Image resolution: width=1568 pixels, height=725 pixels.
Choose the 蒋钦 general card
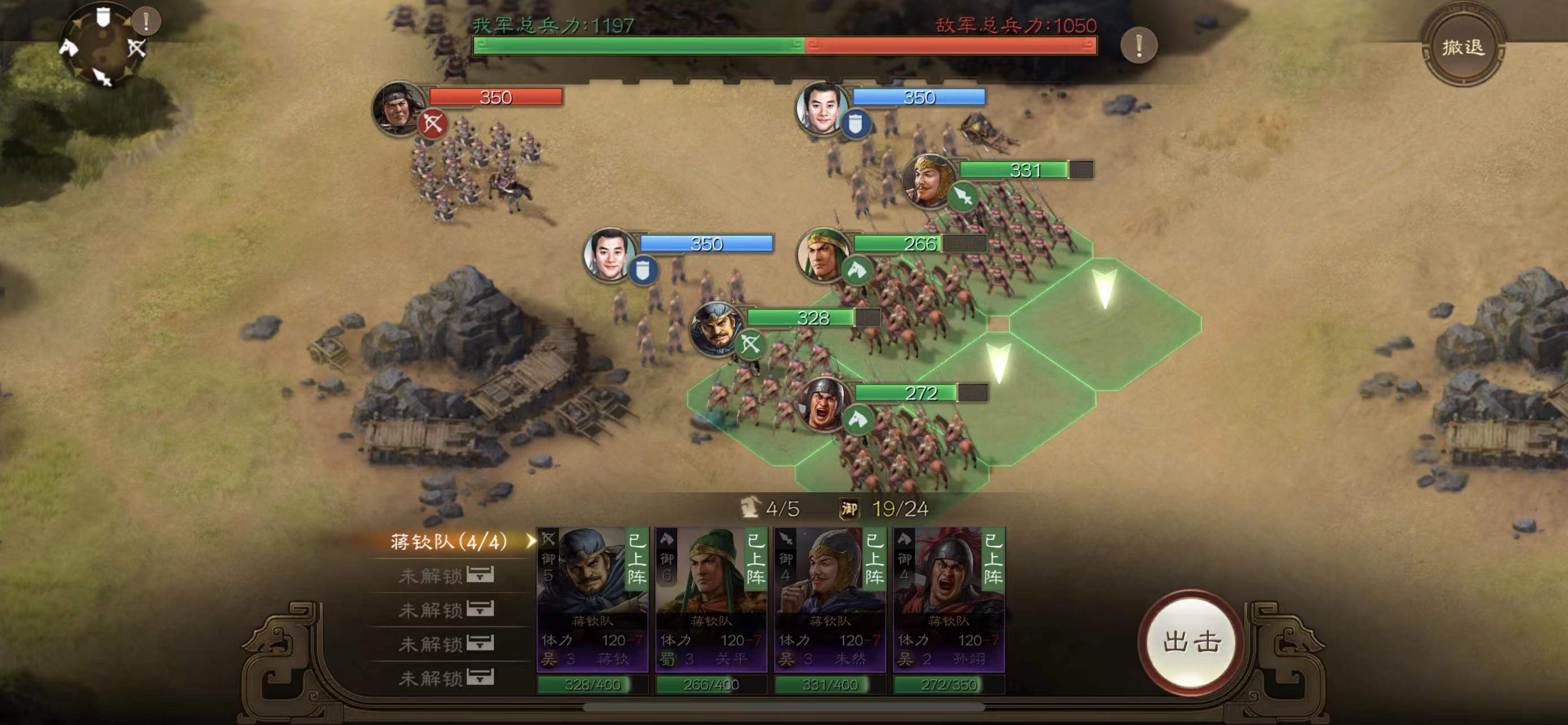tap(592, 600)
